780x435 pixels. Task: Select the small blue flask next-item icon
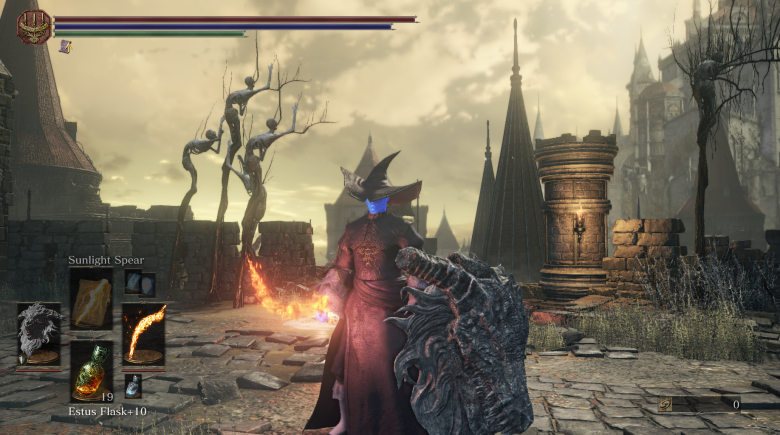(x=133, y=385)
